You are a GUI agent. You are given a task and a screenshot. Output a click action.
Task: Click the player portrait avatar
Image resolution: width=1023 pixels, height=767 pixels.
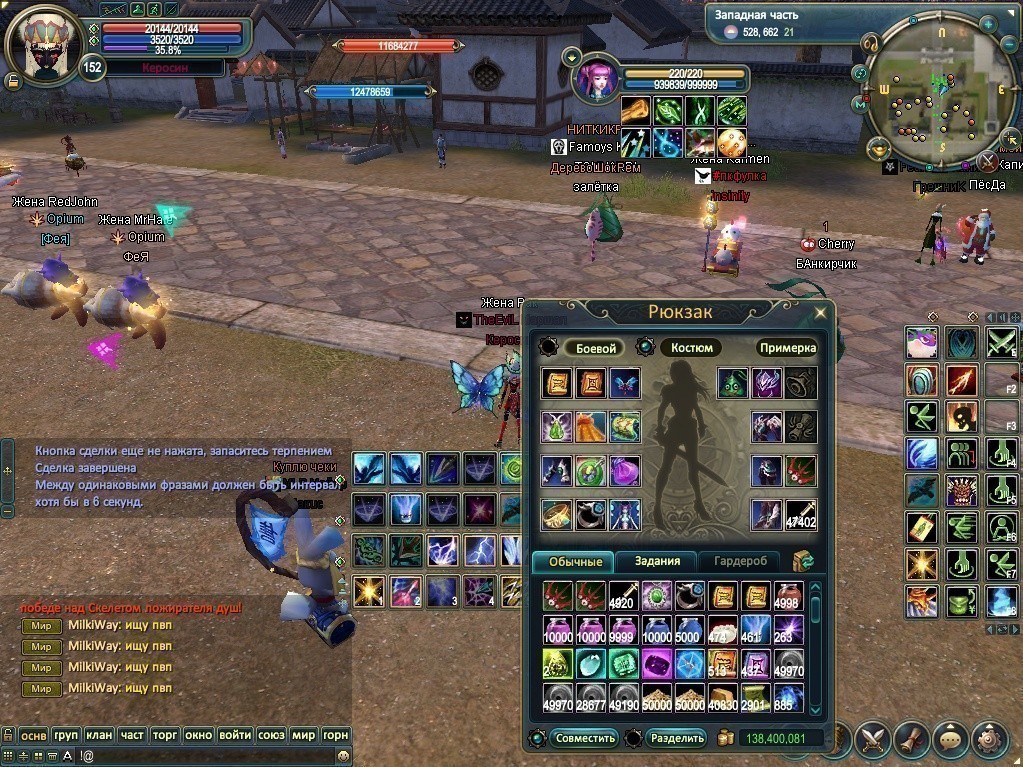(43, 45)
